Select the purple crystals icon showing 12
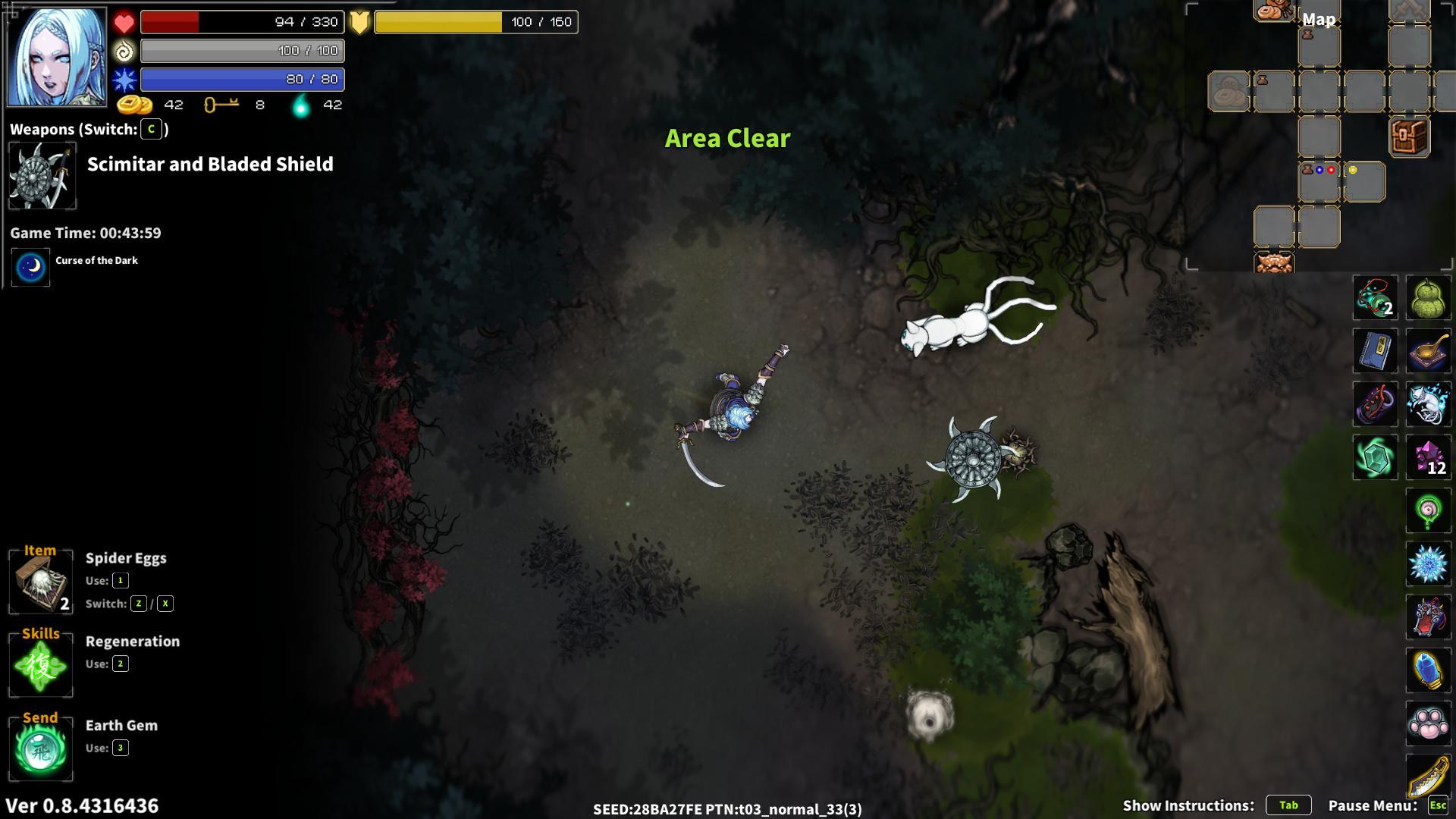The width and height of the screenshot is (1456, 819). click(x=1429, y=458)
